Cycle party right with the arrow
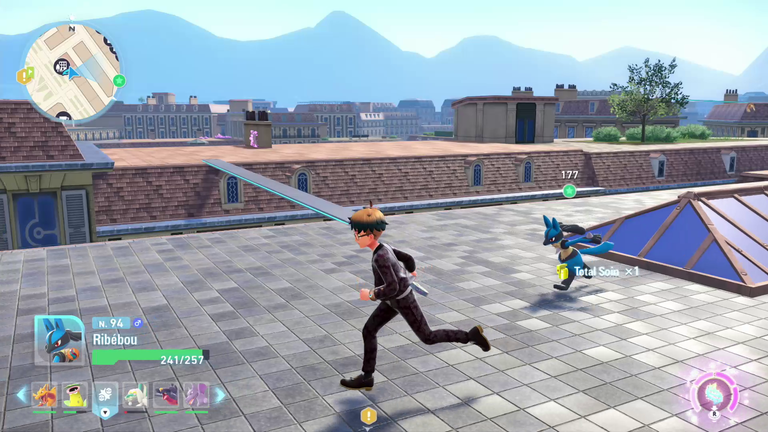The width and height of the screenshot is (768, 432). click(220, 395)
